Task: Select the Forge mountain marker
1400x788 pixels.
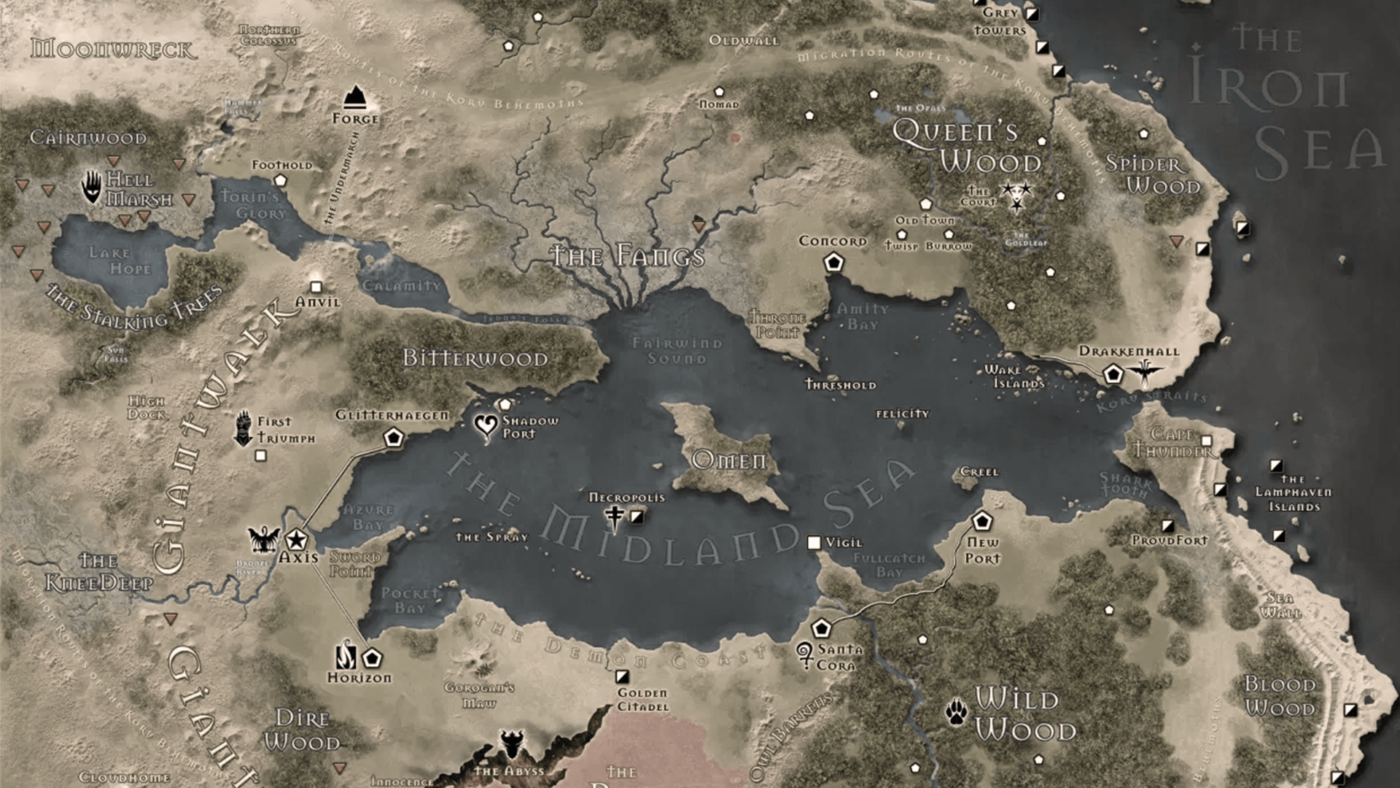Action: pyautogui.click(x=355, y=97)
